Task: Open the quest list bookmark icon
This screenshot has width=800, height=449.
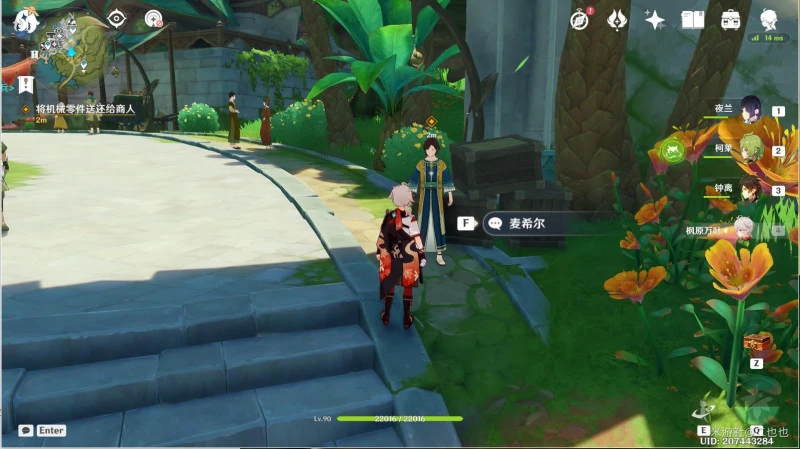Action: point(26,85)
